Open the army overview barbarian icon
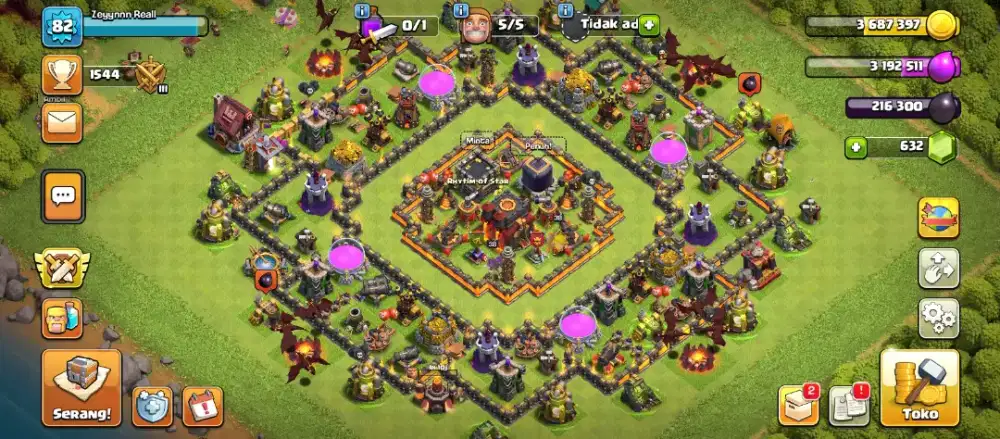The height and width of the screenshot is (439, 1000). coord(62,319)
